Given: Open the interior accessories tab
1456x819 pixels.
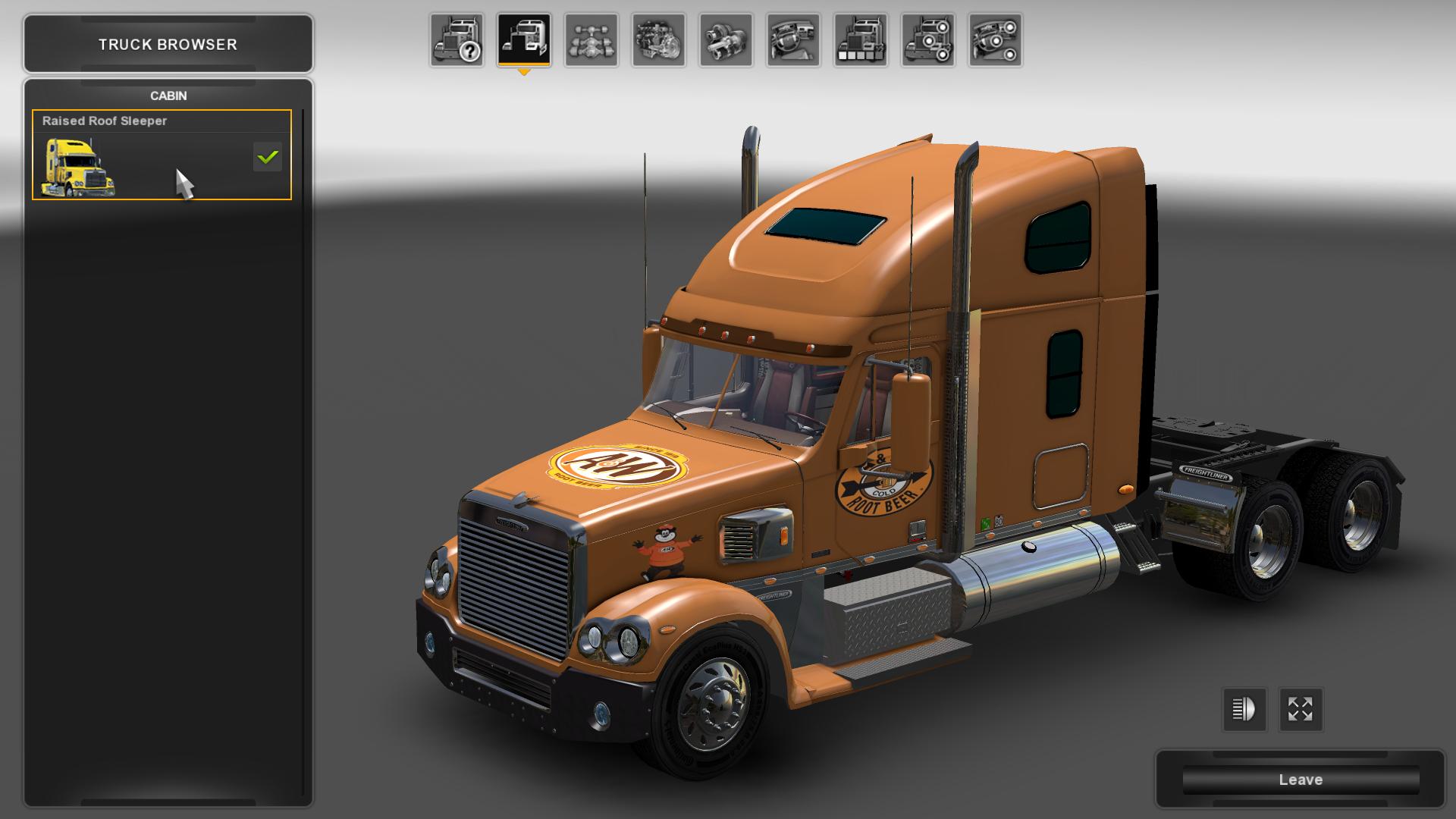Looking at the screenshot, I should (x=995, y=40).
